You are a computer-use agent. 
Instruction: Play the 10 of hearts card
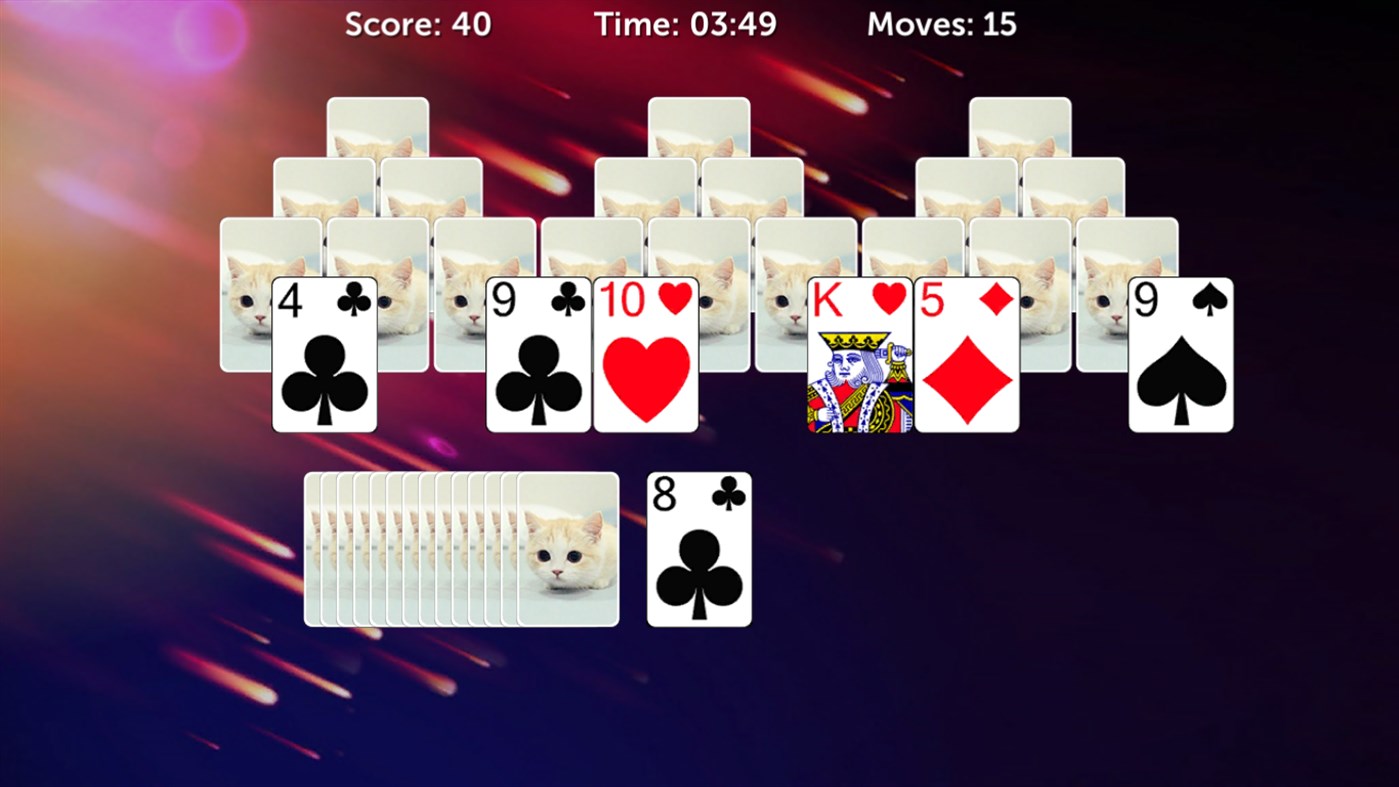click(x=647, y=355)
